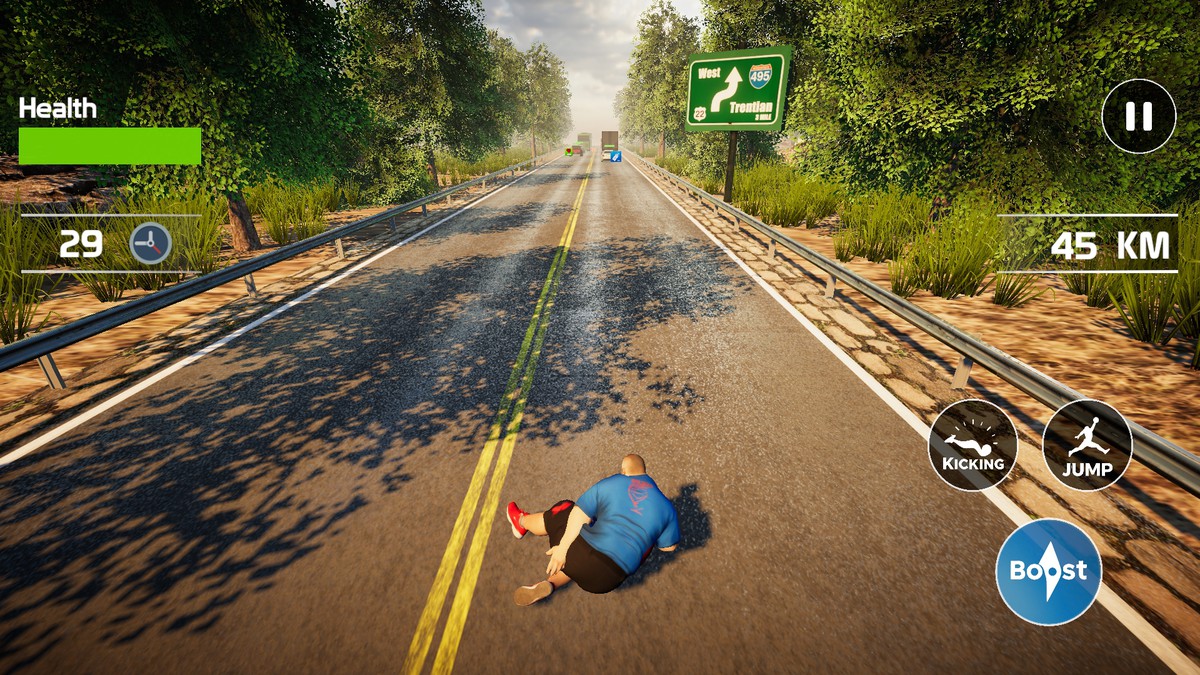1200x675 pixels.
Task: Activate the Kicking action button
Action: tap(972, 445)
